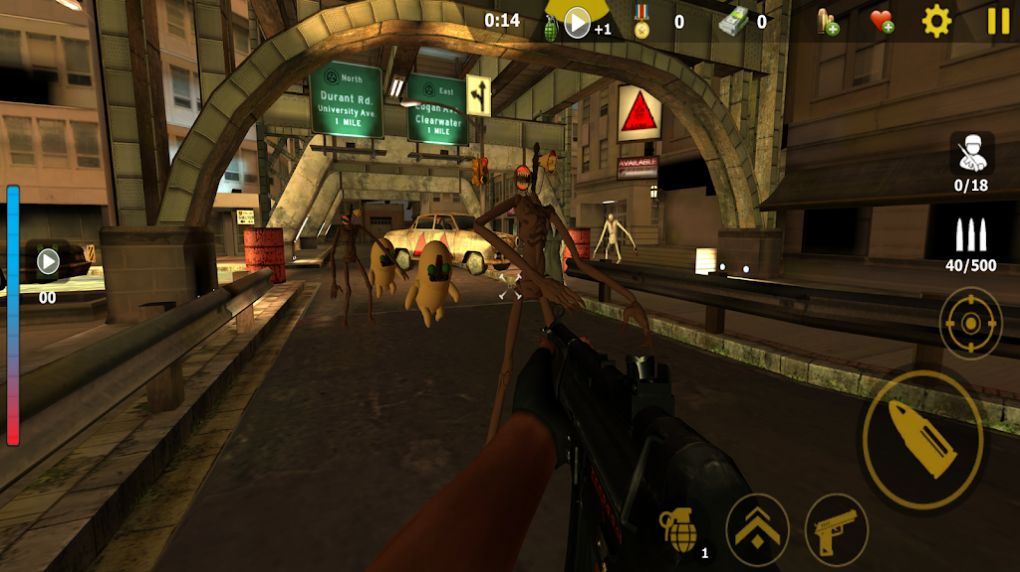Throw a grenade with the grenade button
This screenshot has width=1020, height=572.
pyautogui.click(x=680, y=529)
